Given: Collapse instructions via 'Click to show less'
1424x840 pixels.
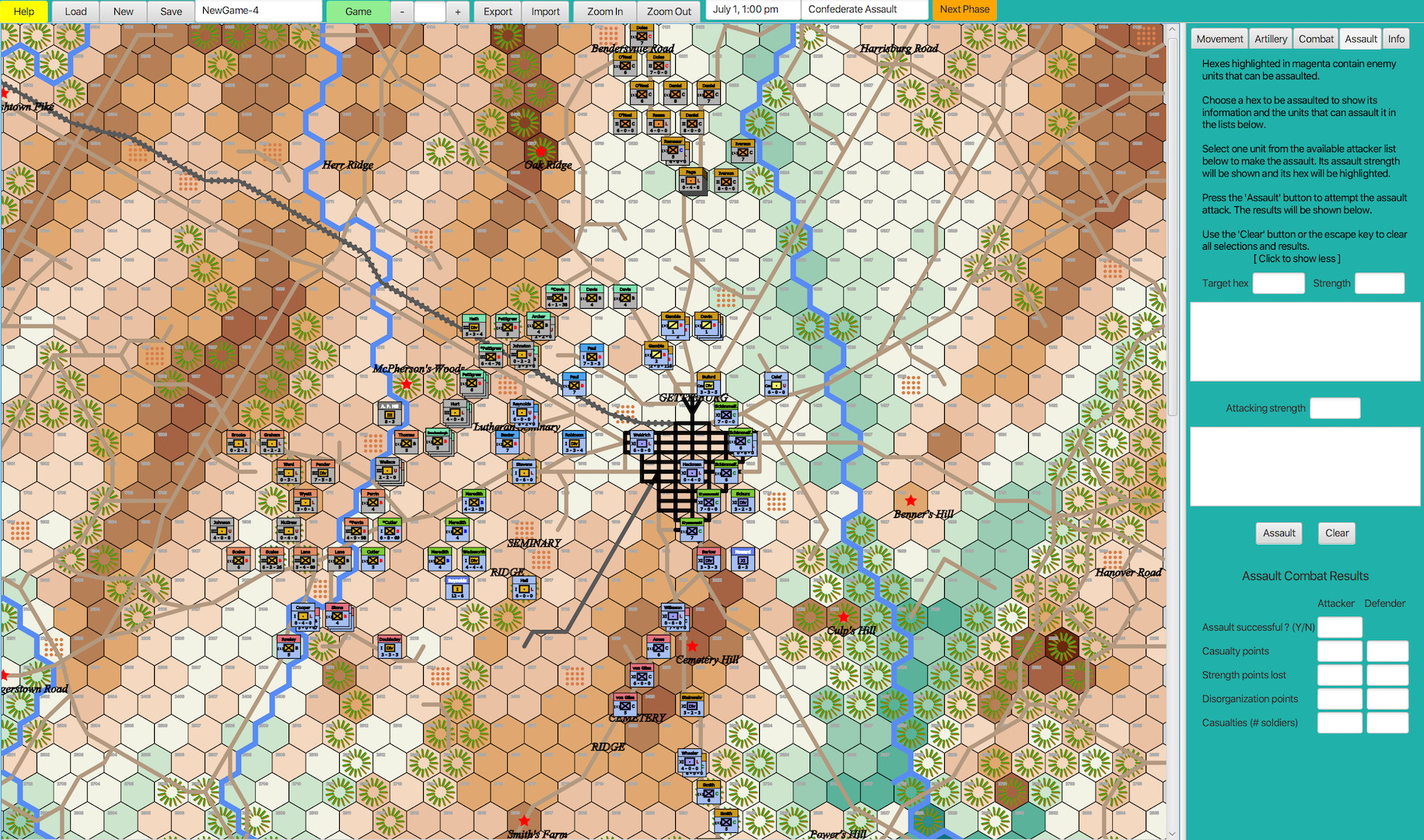Looking at the screenshot, I should [x=1296, y=258].
